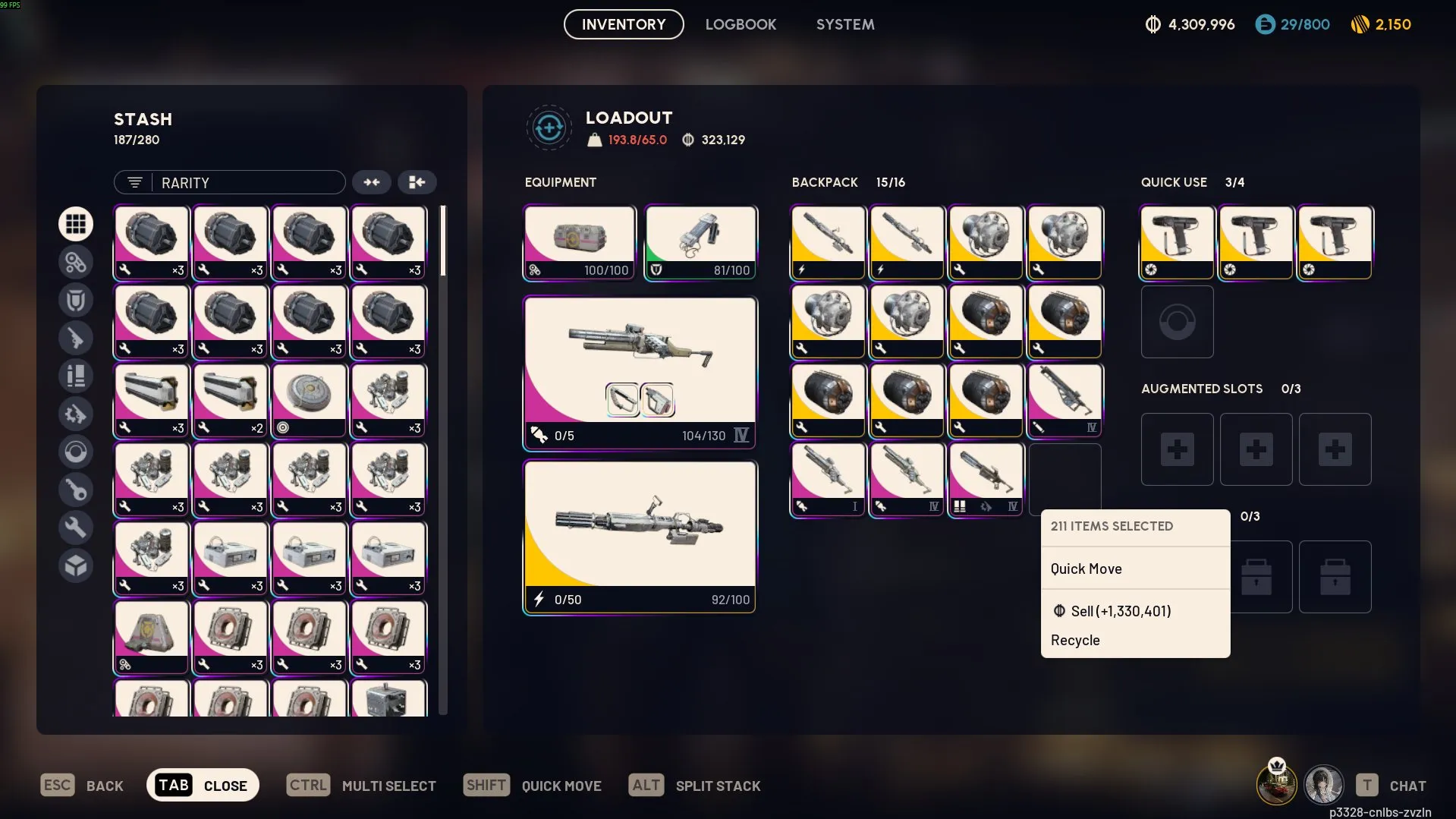
Task: Recycle the selected items
Action: pos(1075,640)
